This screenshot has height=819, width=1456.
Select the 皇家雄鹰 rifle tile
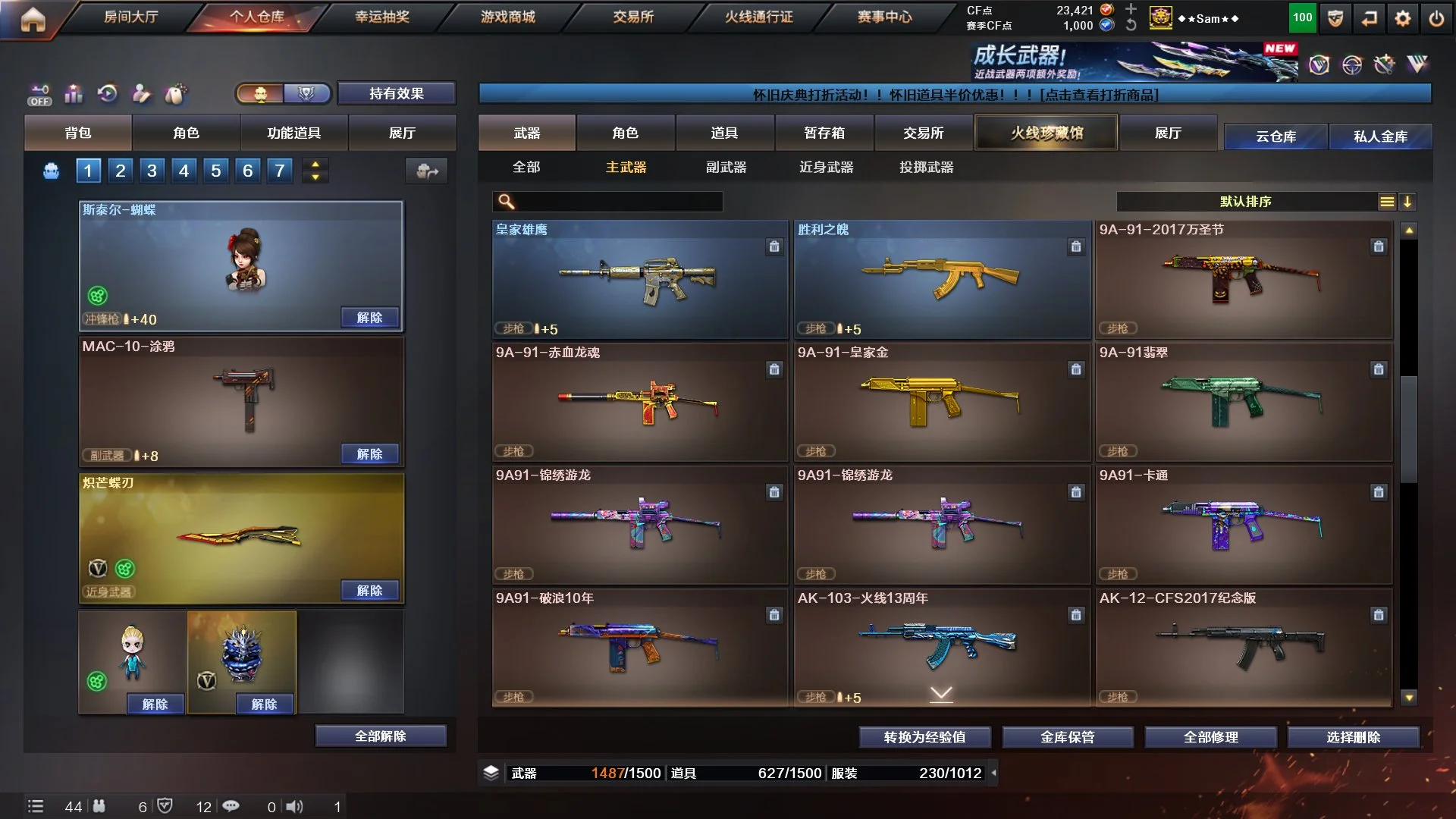pos(639,279)
